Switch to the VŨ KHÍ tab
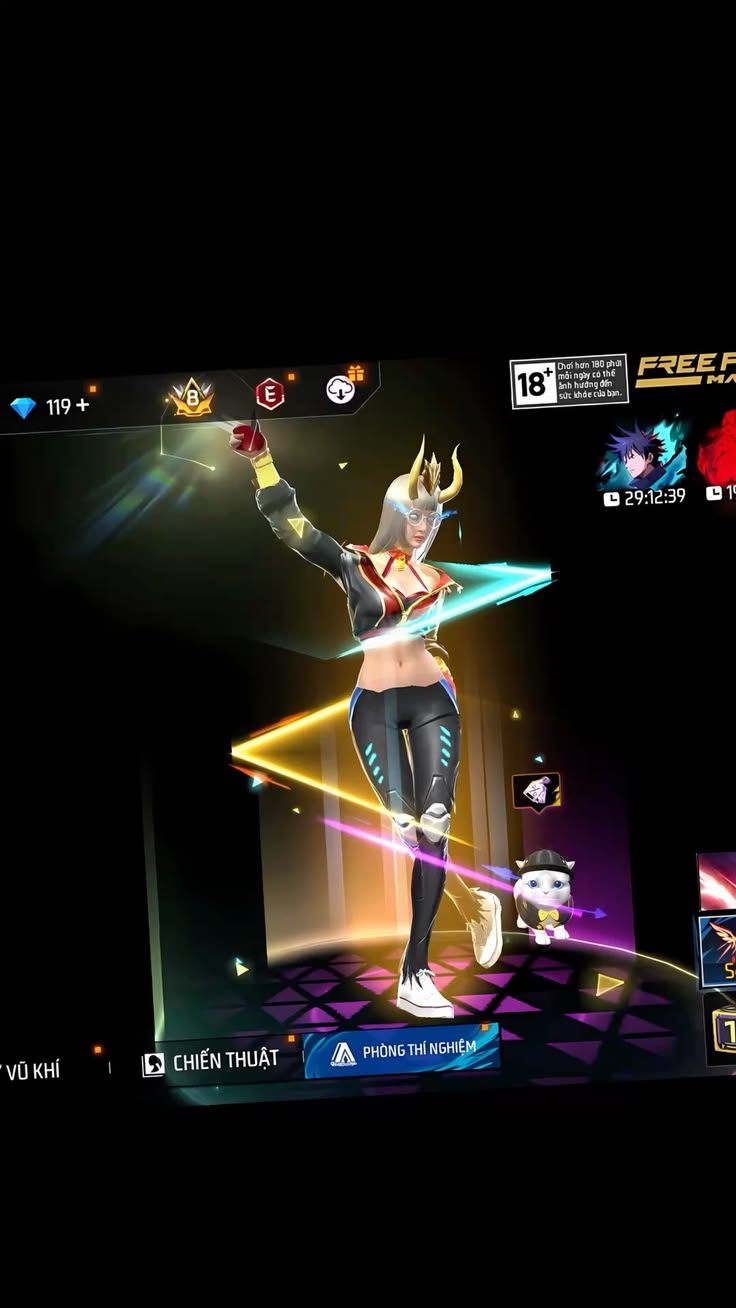The width and height of the screenshot is (736, 1308). [34, 1071]
